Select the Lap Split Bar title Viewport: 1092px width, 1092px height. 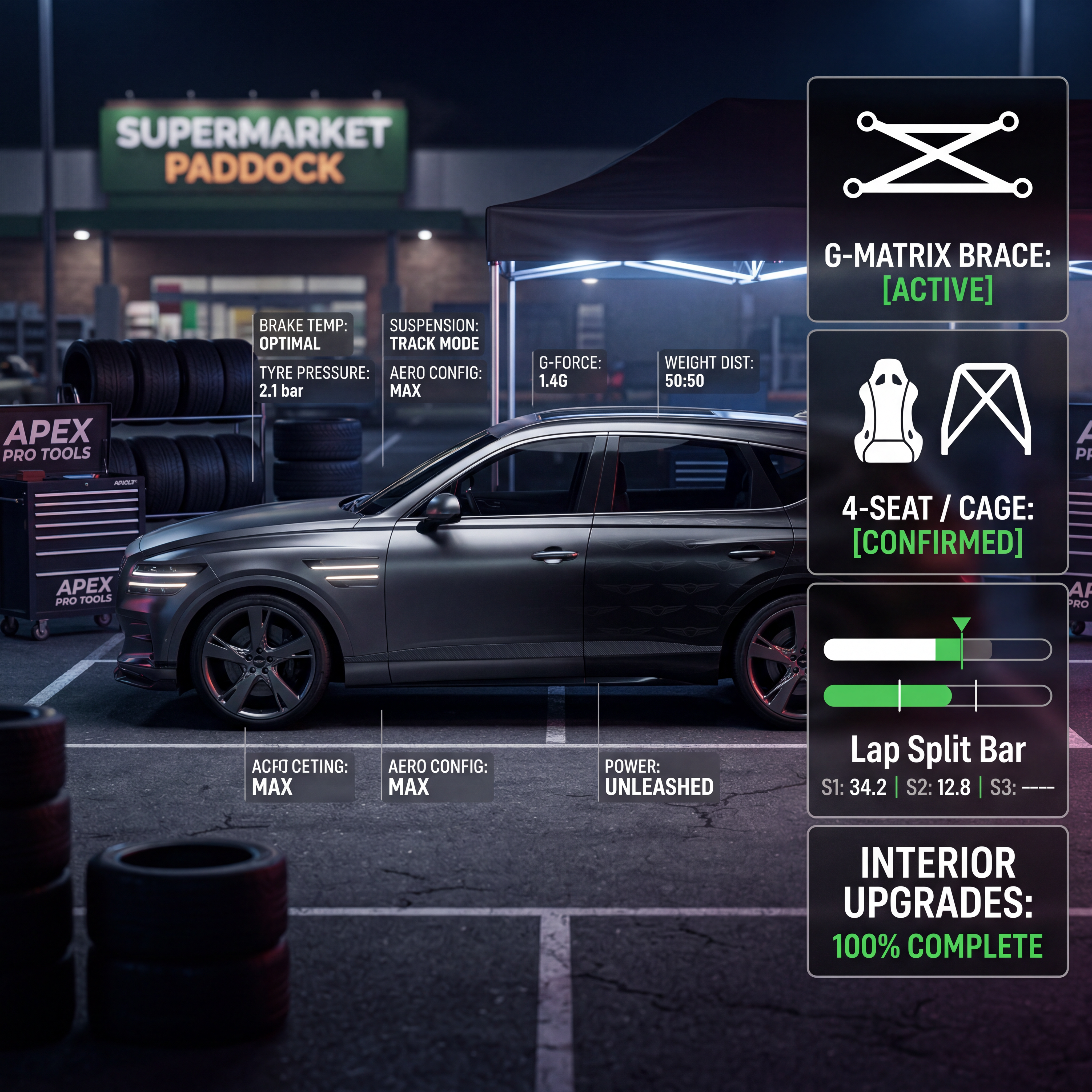pos(937,749)
